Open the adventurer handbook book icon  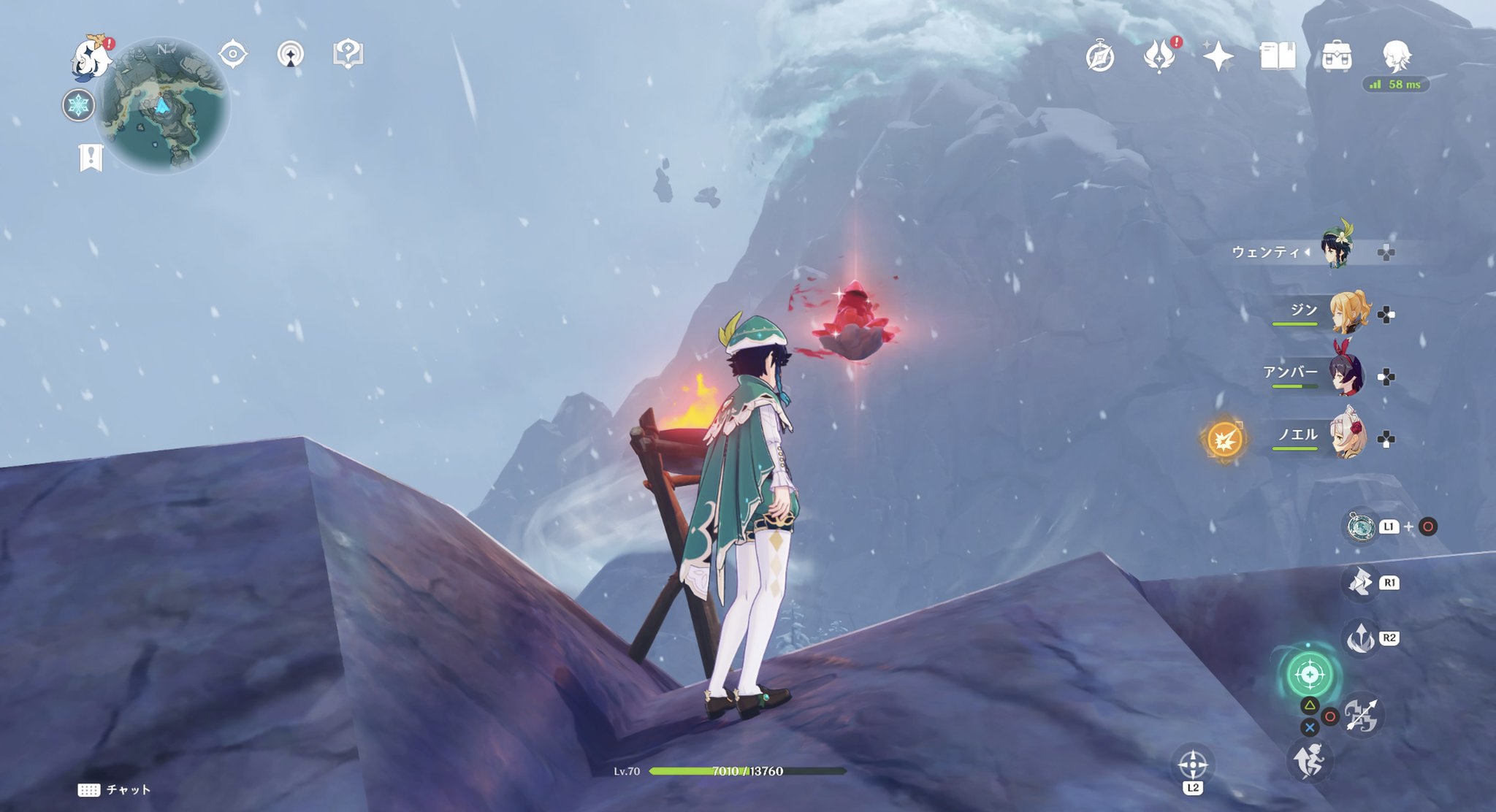point(1278,56)
